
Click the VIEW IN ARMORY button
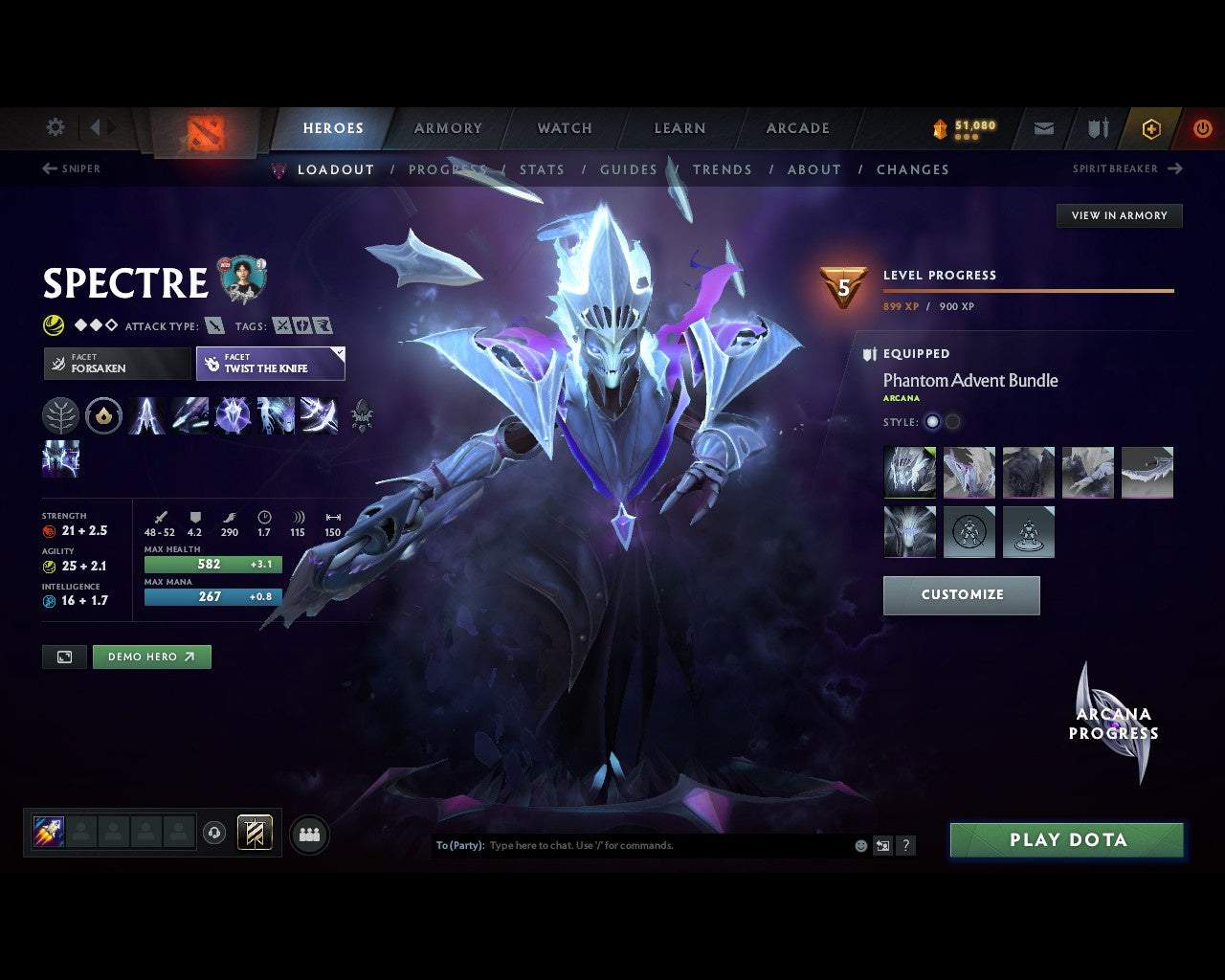(1119, 215)
